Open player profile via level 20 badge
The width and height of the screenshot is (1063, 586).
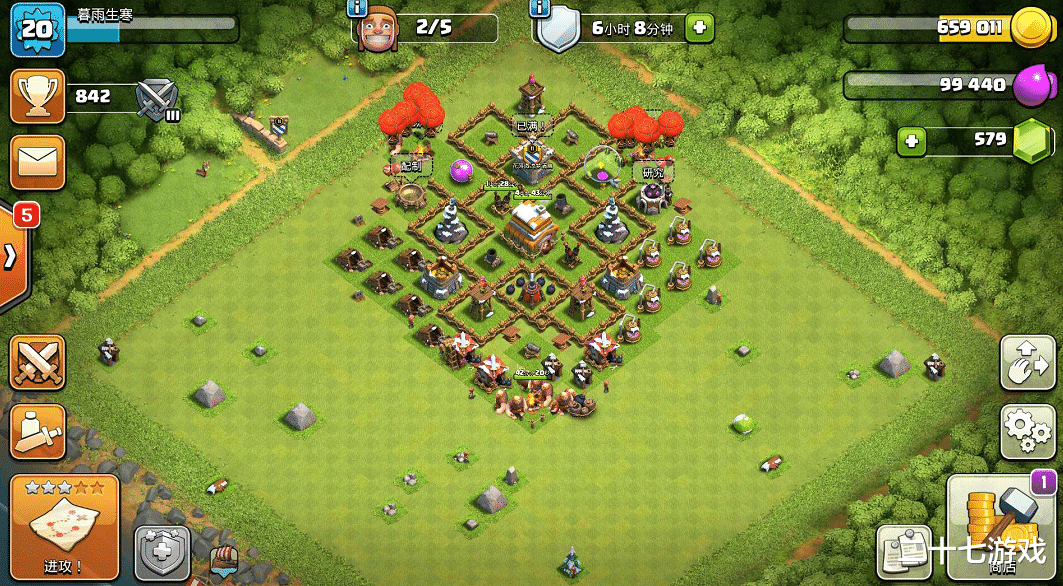pos(37,29)
